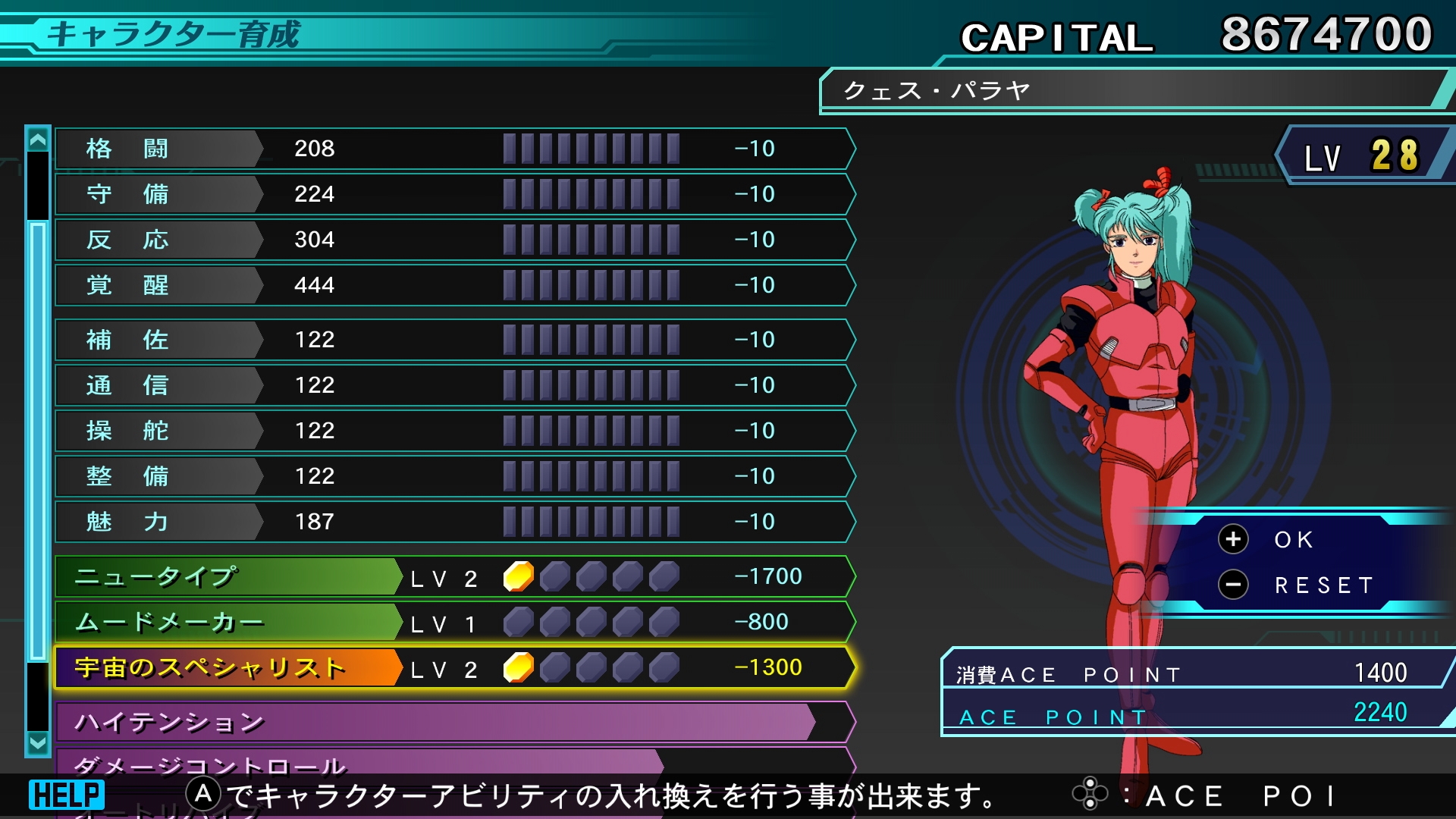The width and height of the screenshot is (1456, 819).
Task: Choose the ニュータイプ ability row
Action: 455,576
